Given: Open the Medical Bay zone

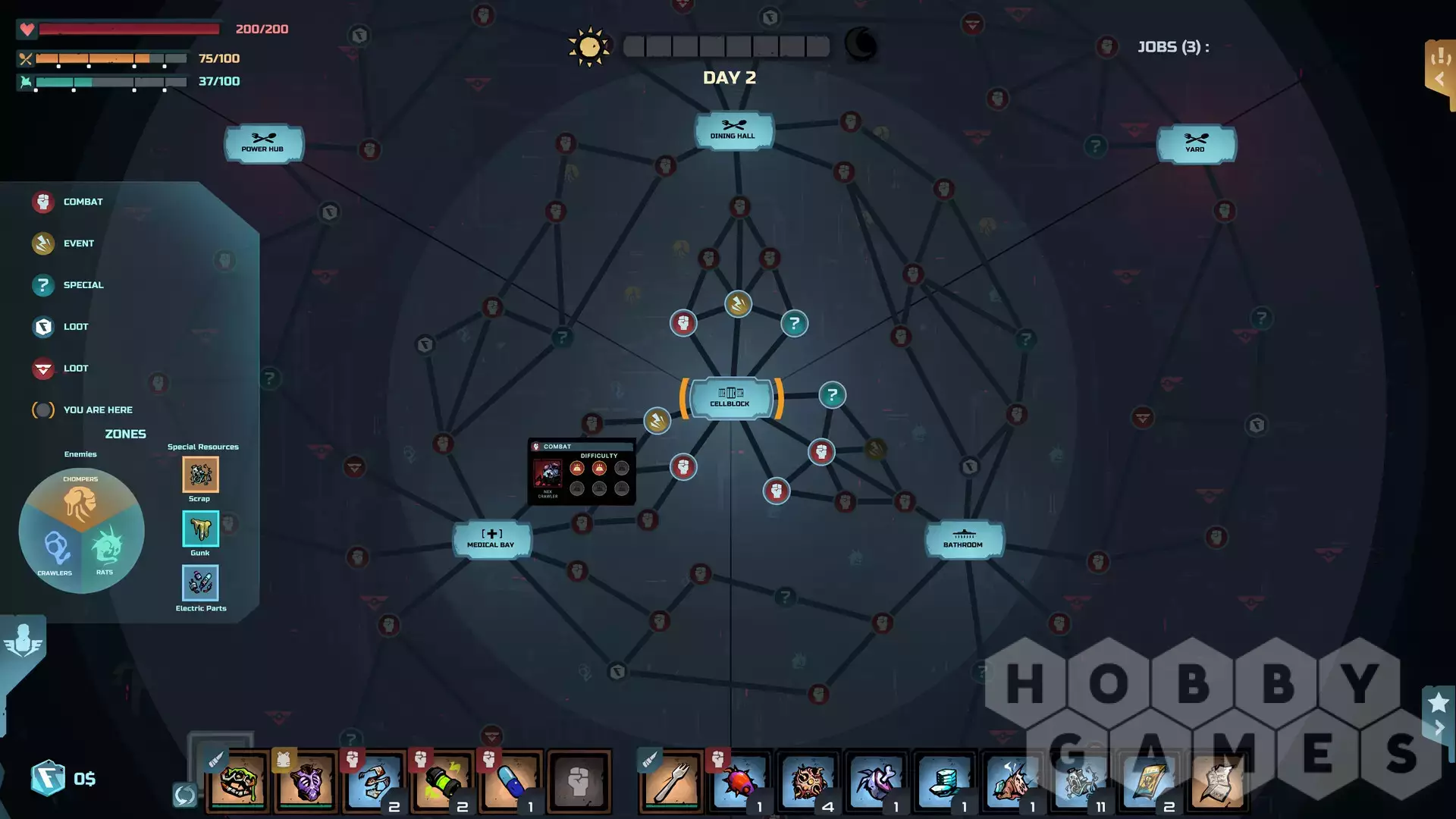Looking at the screenshot, I should point(491,538).
